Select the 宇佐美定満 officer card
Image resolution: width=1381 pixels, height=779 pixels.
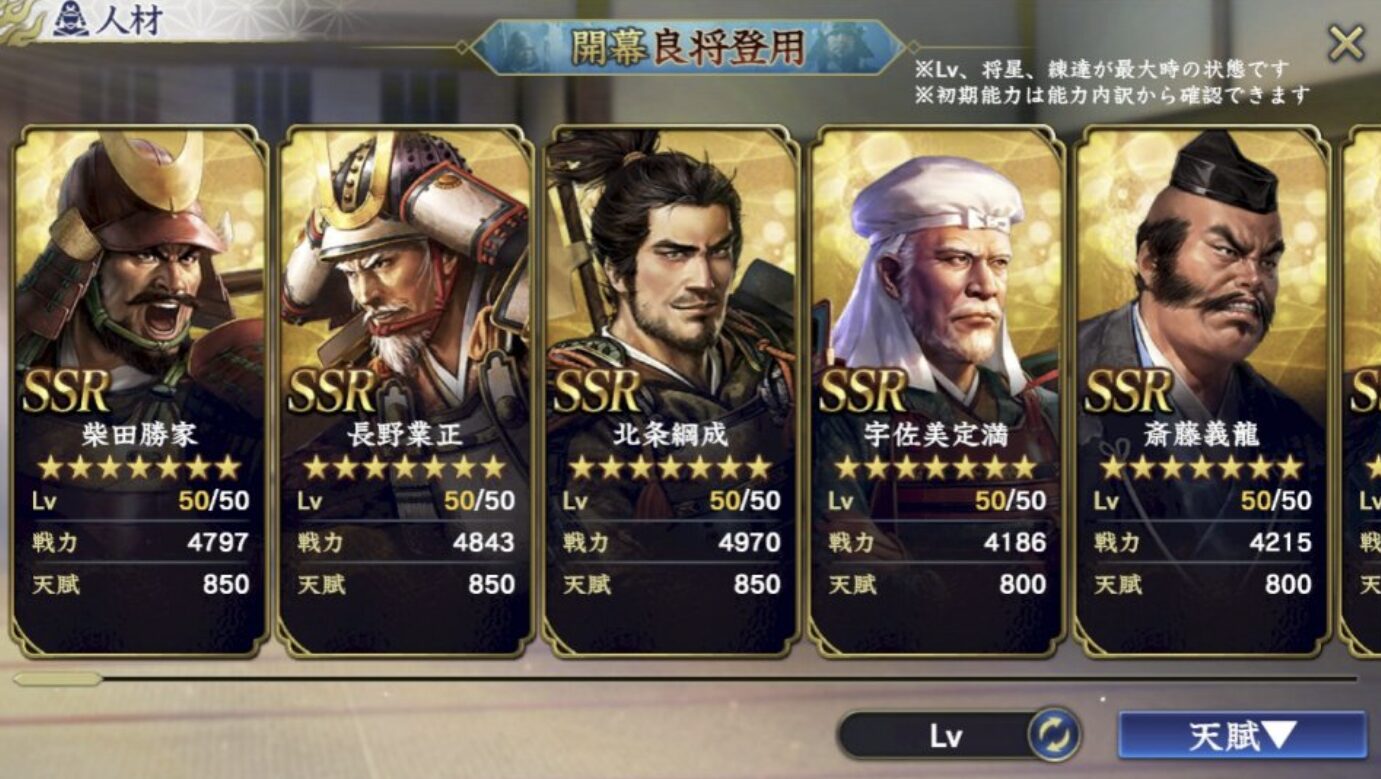tap(936, 390)
